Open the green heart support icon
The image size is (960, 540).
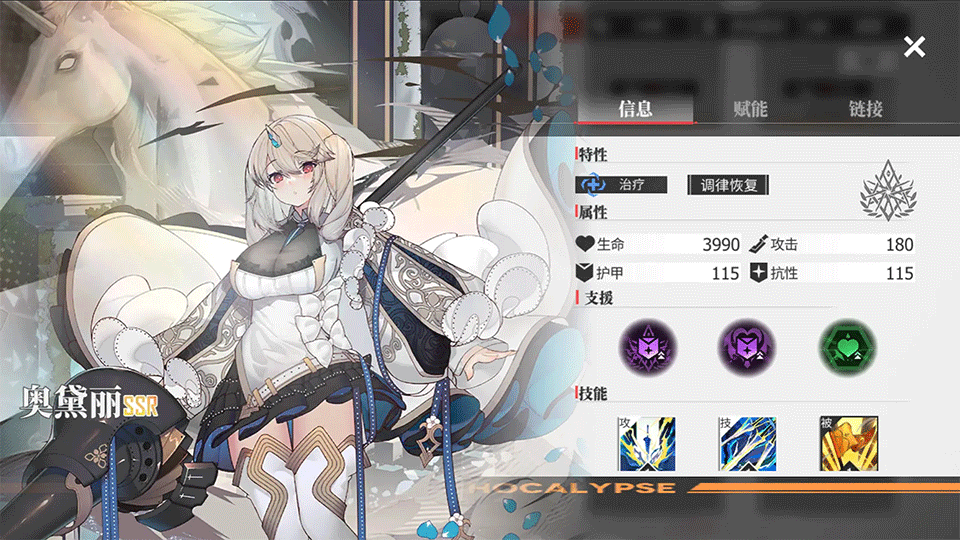click(x=845, y=345)
